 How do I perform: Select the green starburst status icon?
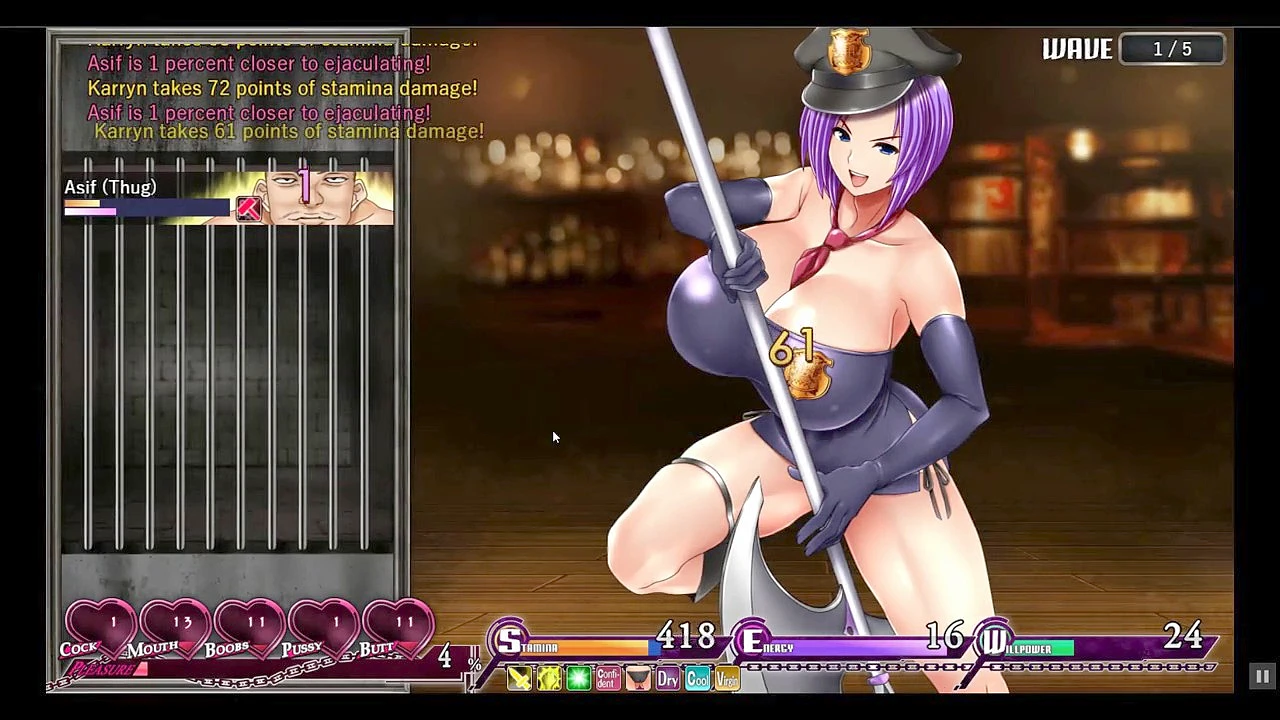coord(579,679)
